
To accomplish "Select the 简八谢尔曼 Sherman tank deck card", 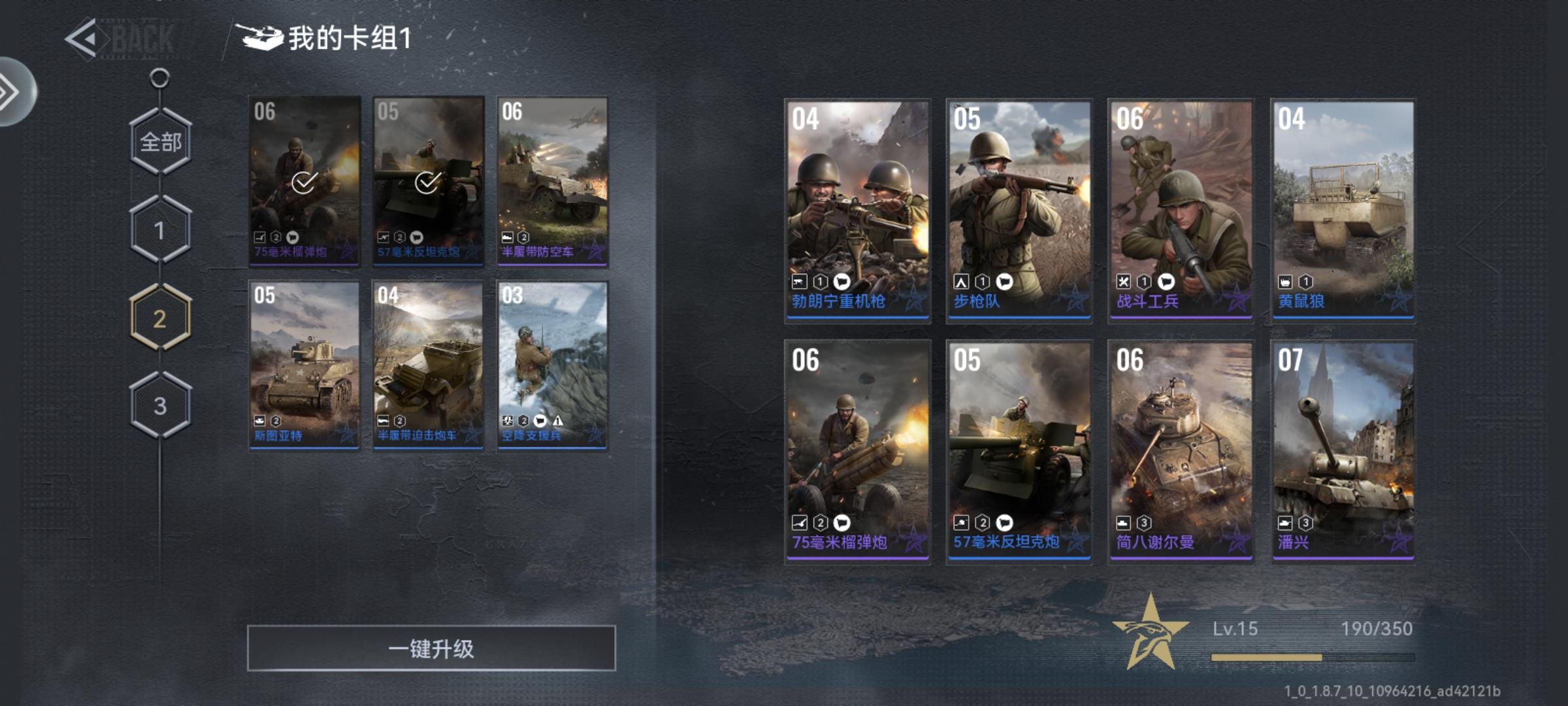I will point(1181,451).
